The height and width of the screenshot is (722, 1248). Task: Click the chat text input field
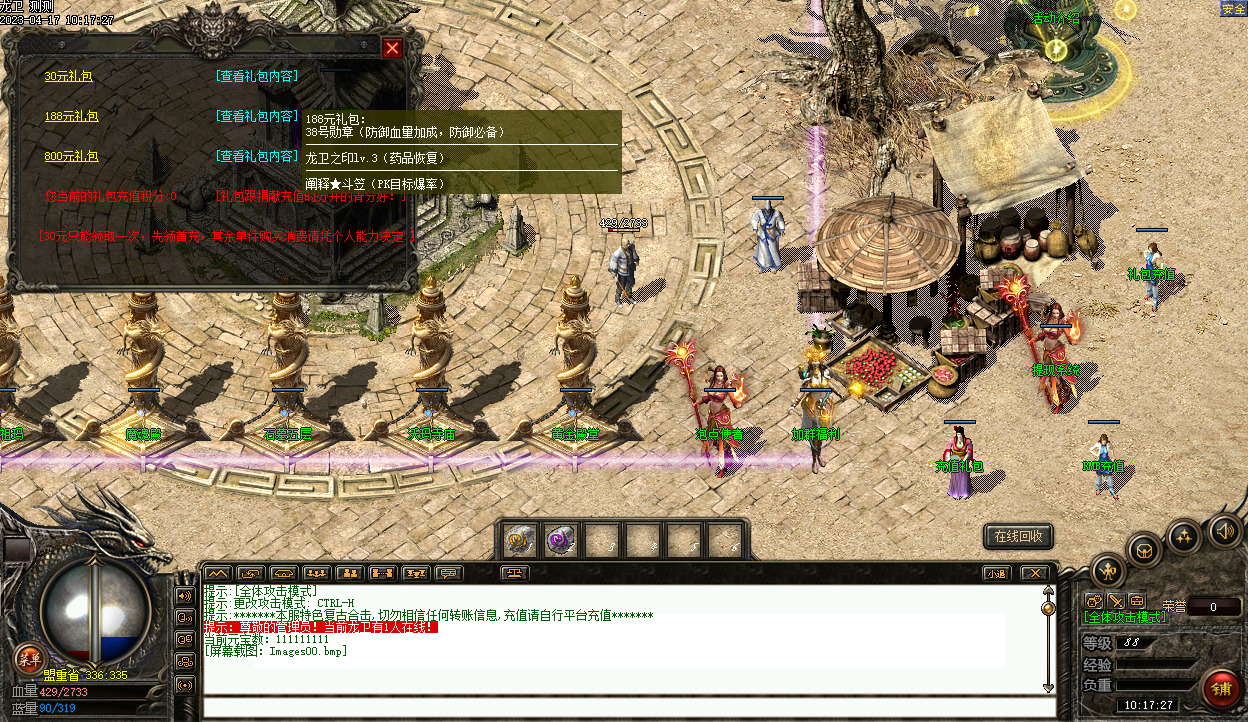click(x=628, y=707)
